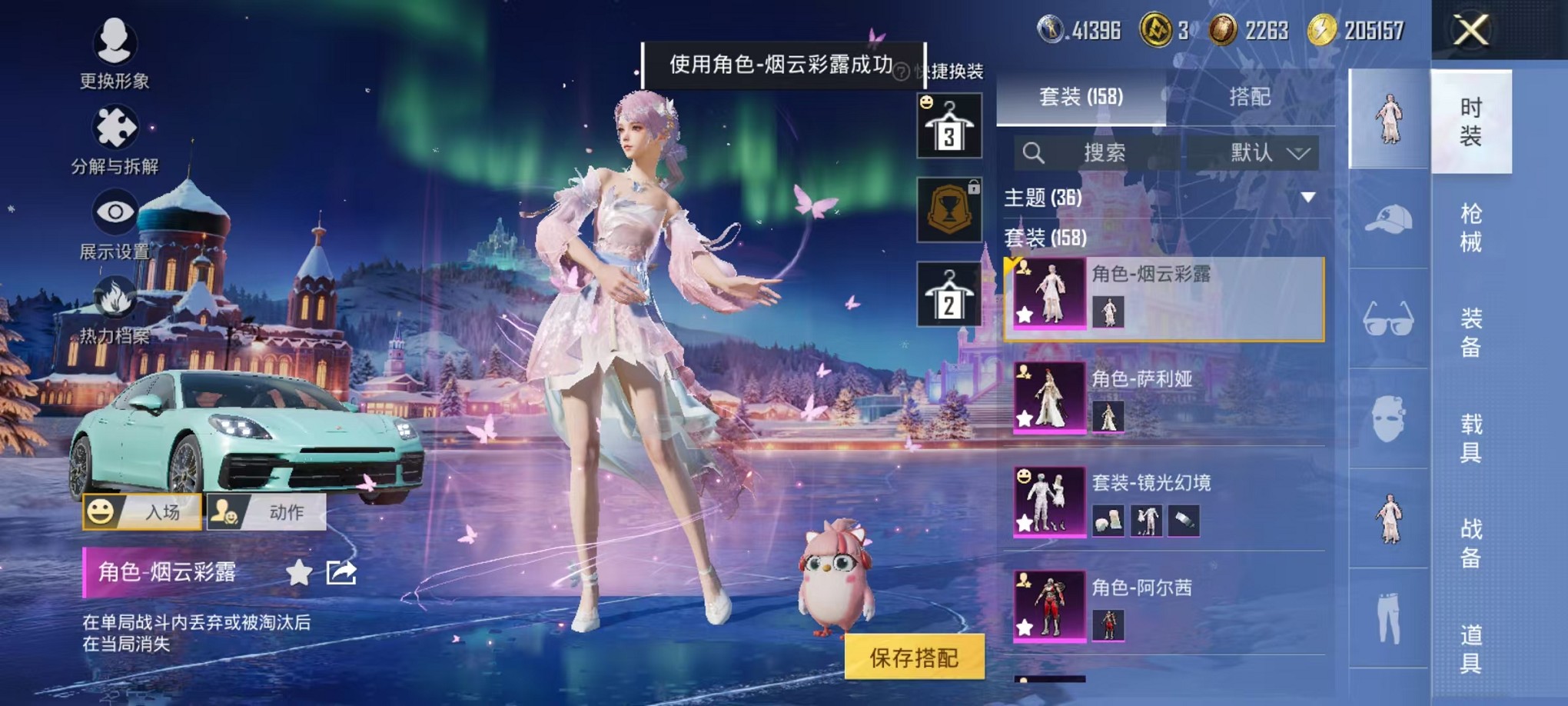Open the locked trophy badge slot
This screenshot has width=1568, height=706.
pos(947,210)
